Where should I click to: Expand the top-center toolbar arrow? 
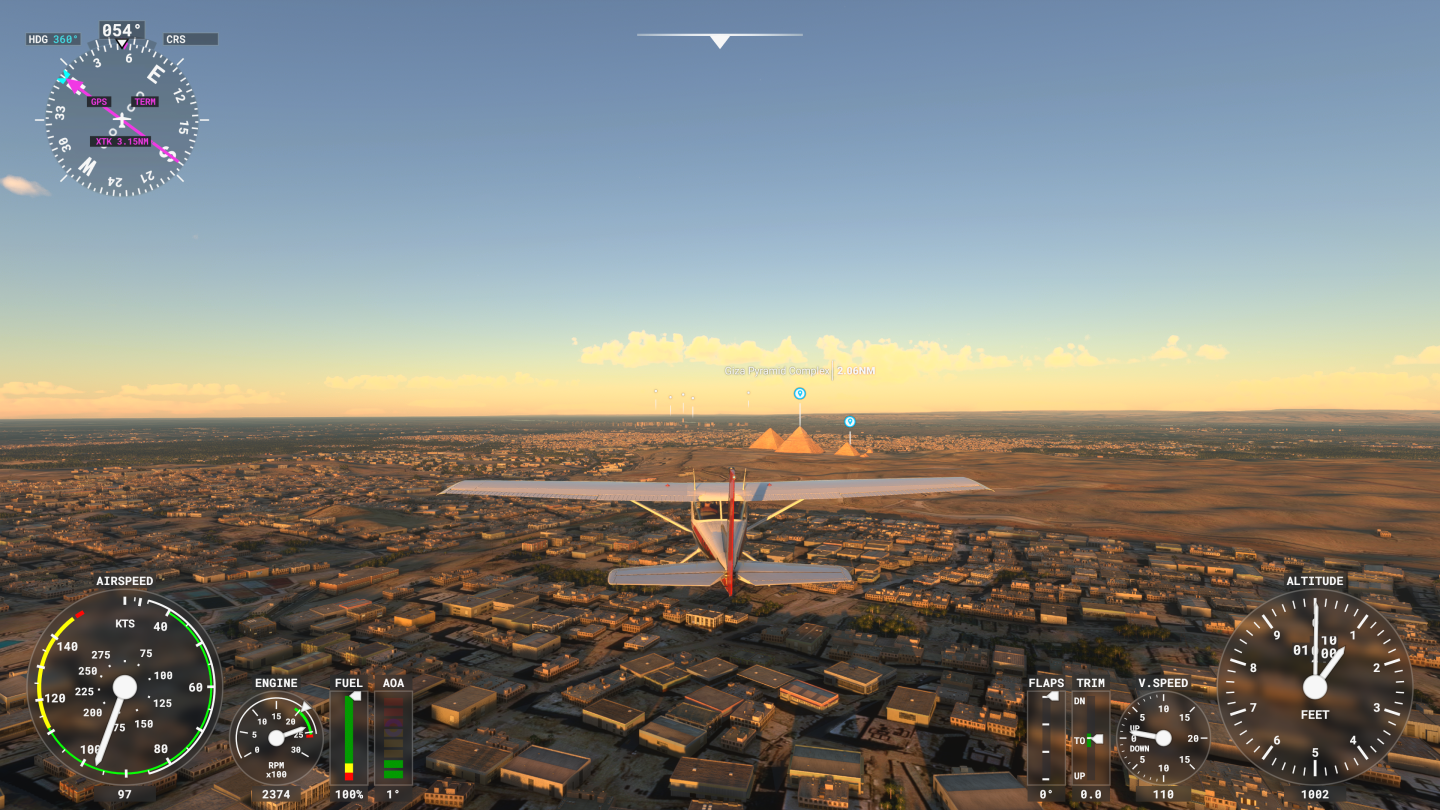pyautogui.click(x=719, y=41)
